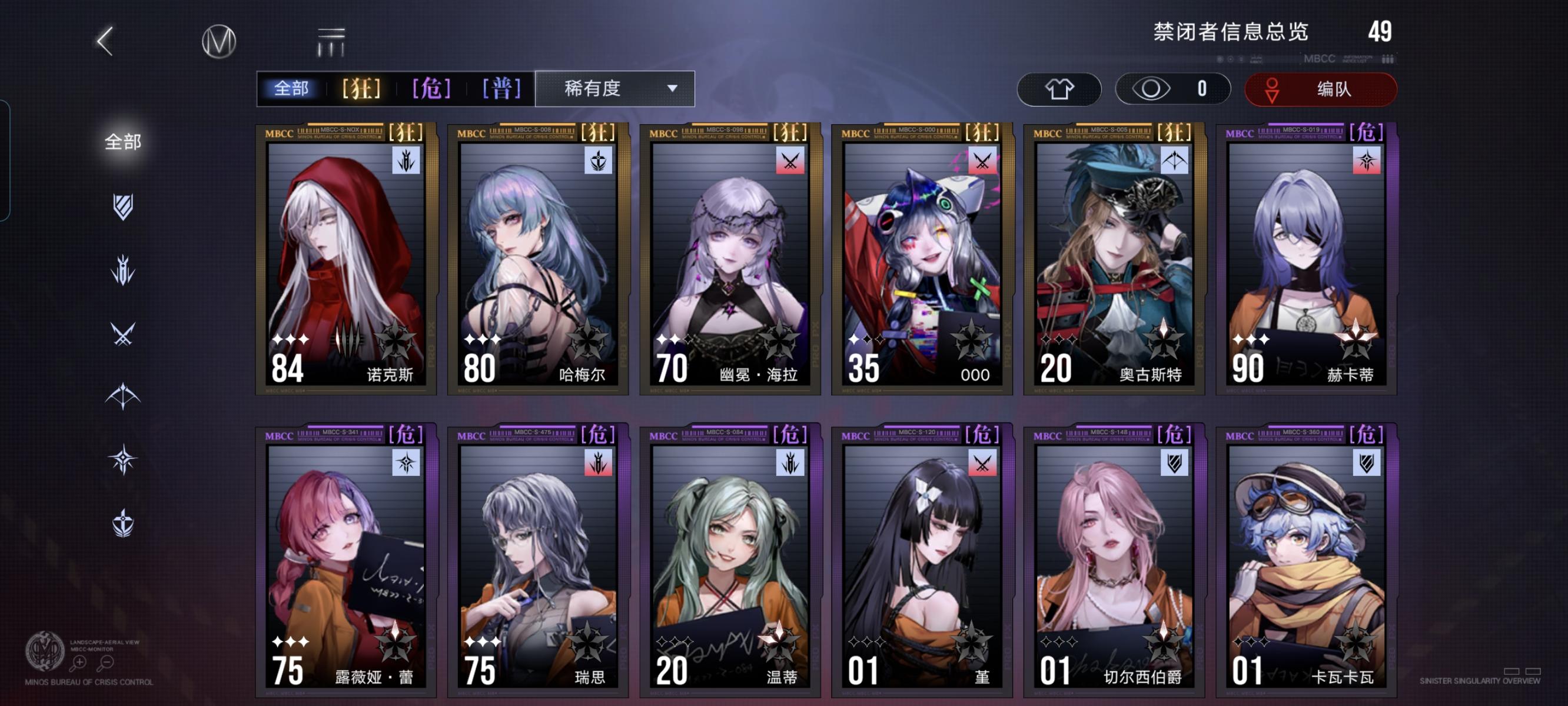
Task: Select the [狂] rarity filter
Action: pyautogui.click(x=361, y=88)
